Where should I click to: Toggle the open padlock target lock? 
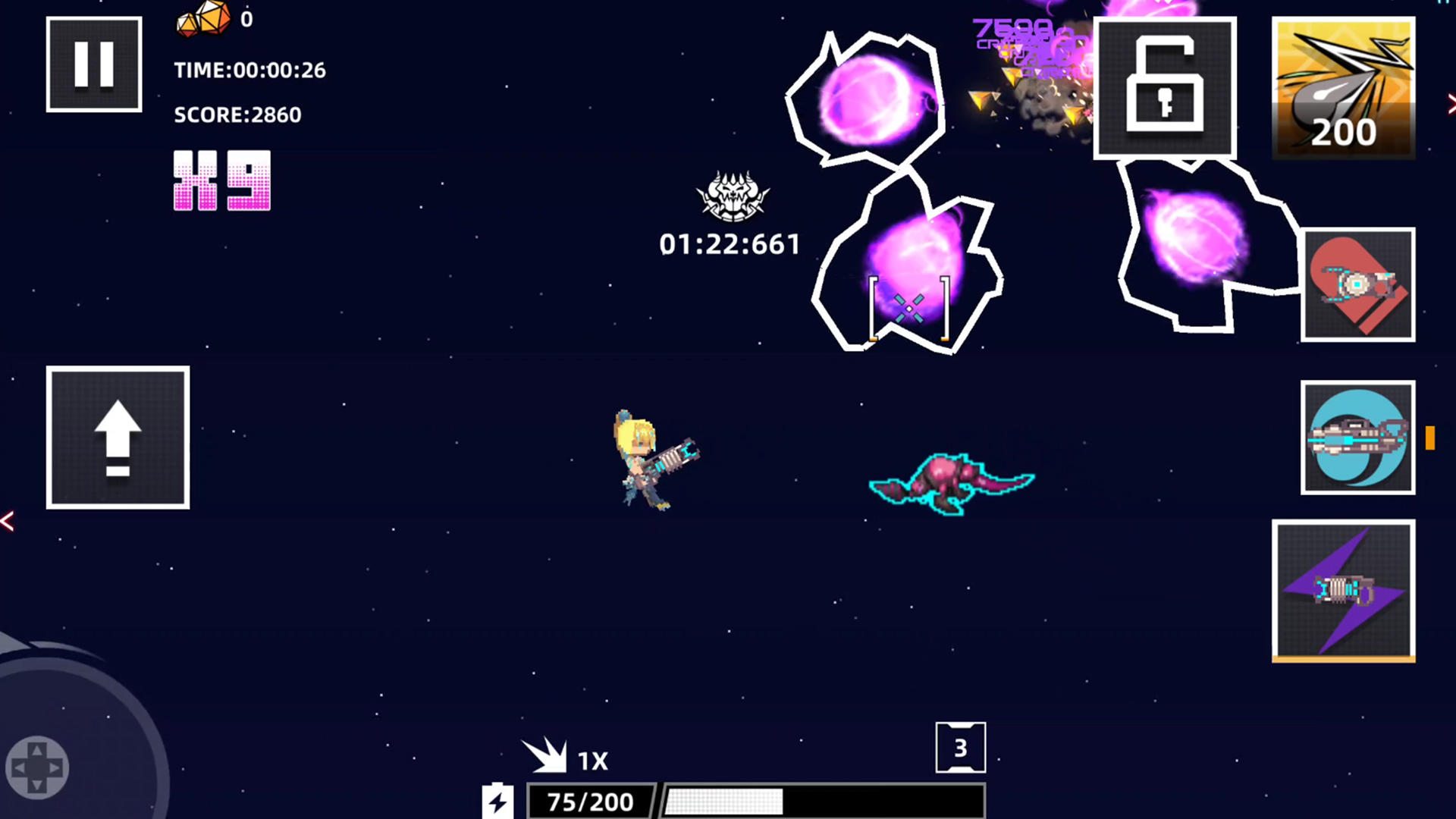[1165, 88]
